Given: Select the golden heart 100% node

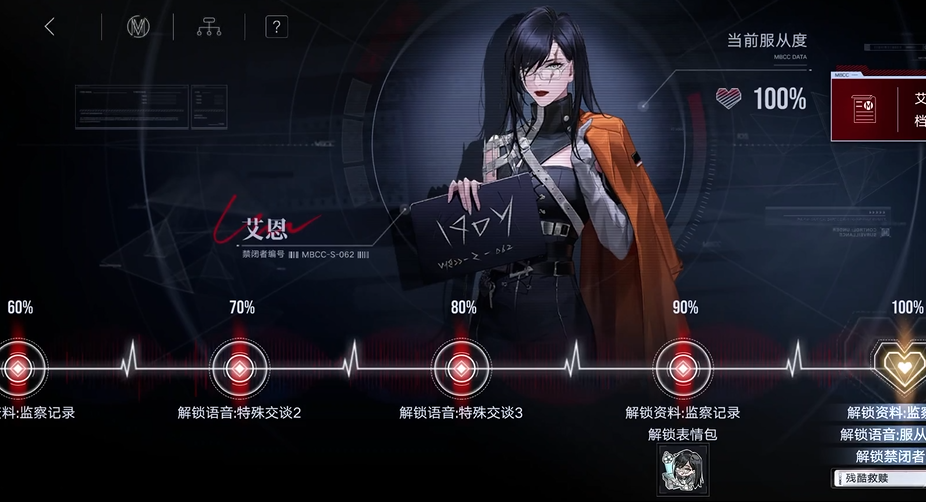Looking at the screenshot, I should [x=902, y=367].
